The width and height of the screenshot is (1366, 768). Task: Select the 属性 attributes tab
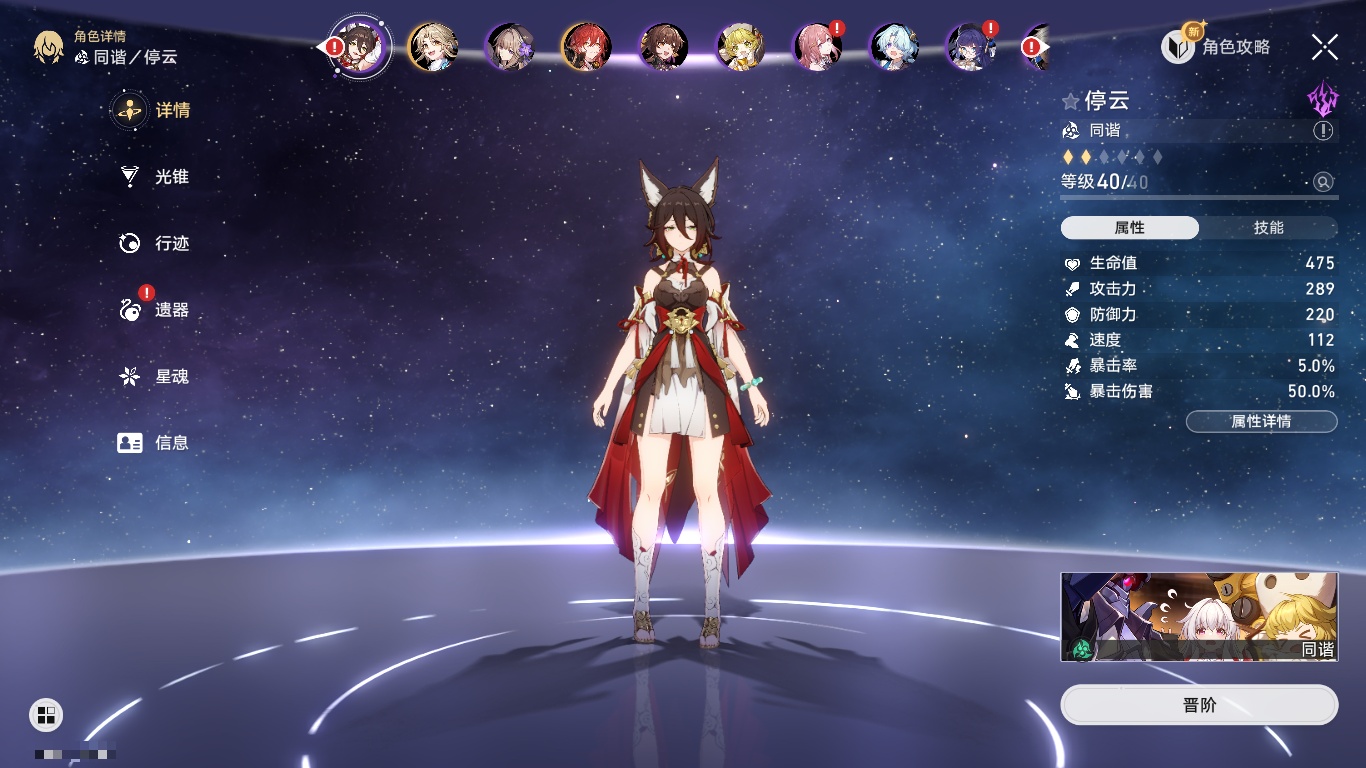1130,228
